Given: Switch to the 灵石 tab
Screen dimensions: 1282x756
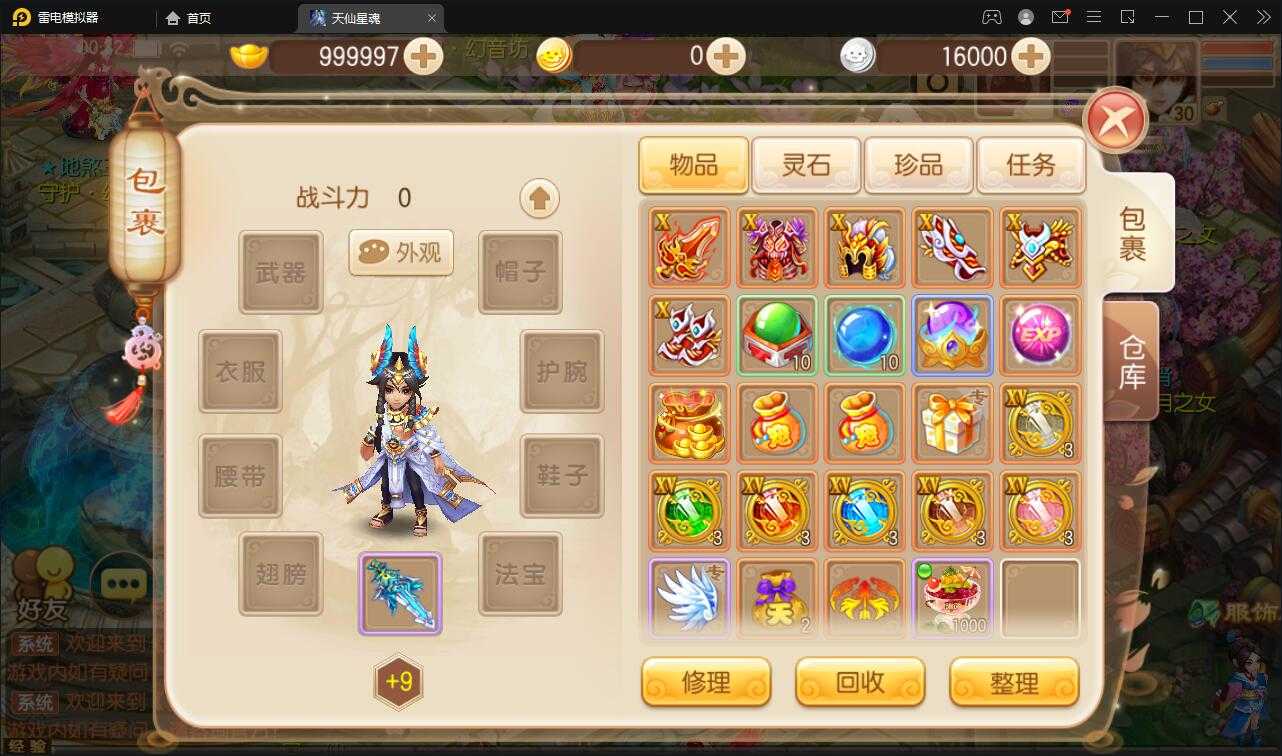Looking at the screenshot, I should point(806,165).
